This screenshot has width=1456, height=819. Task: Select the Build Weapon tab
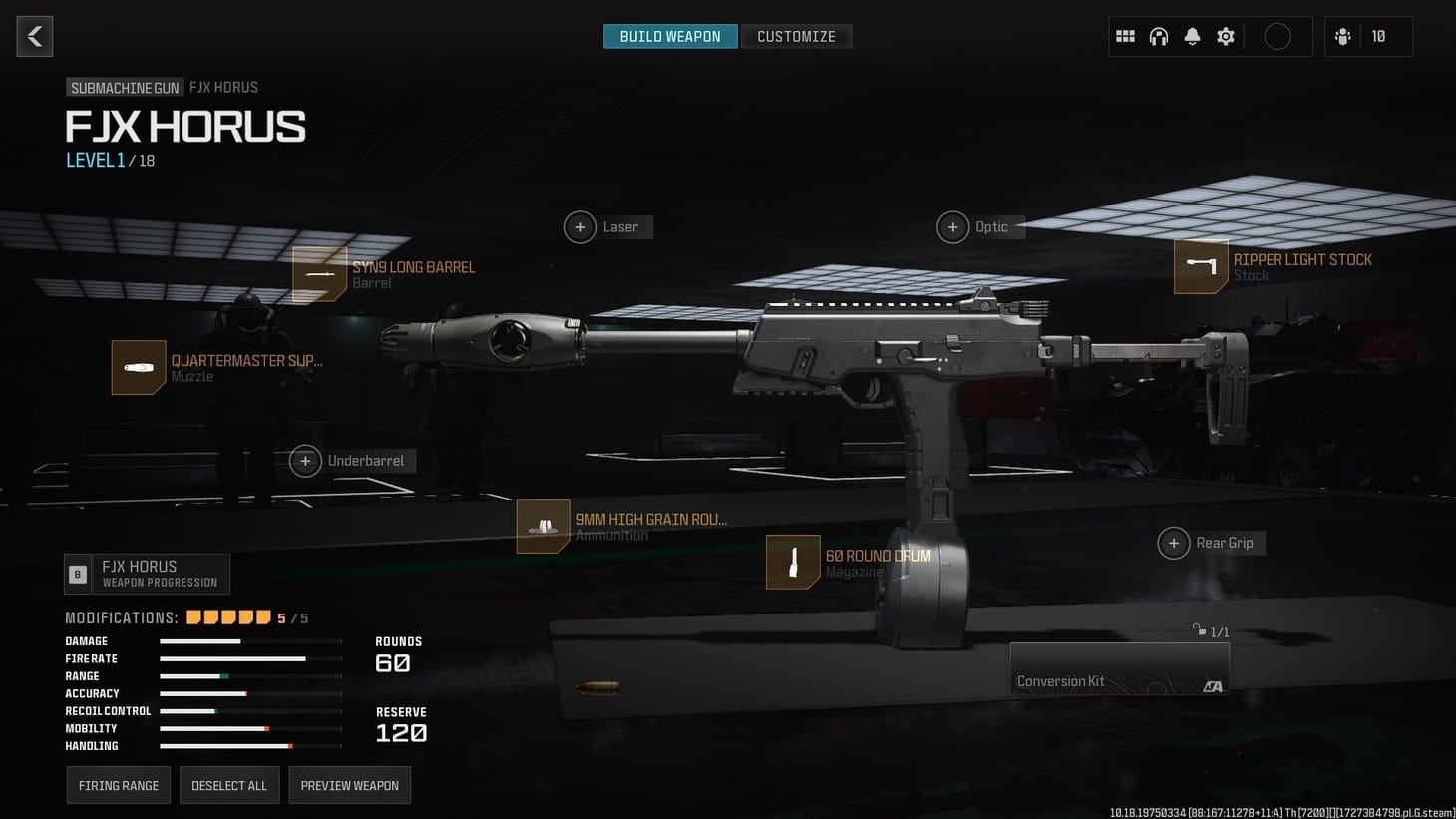[x=669, y=36]
